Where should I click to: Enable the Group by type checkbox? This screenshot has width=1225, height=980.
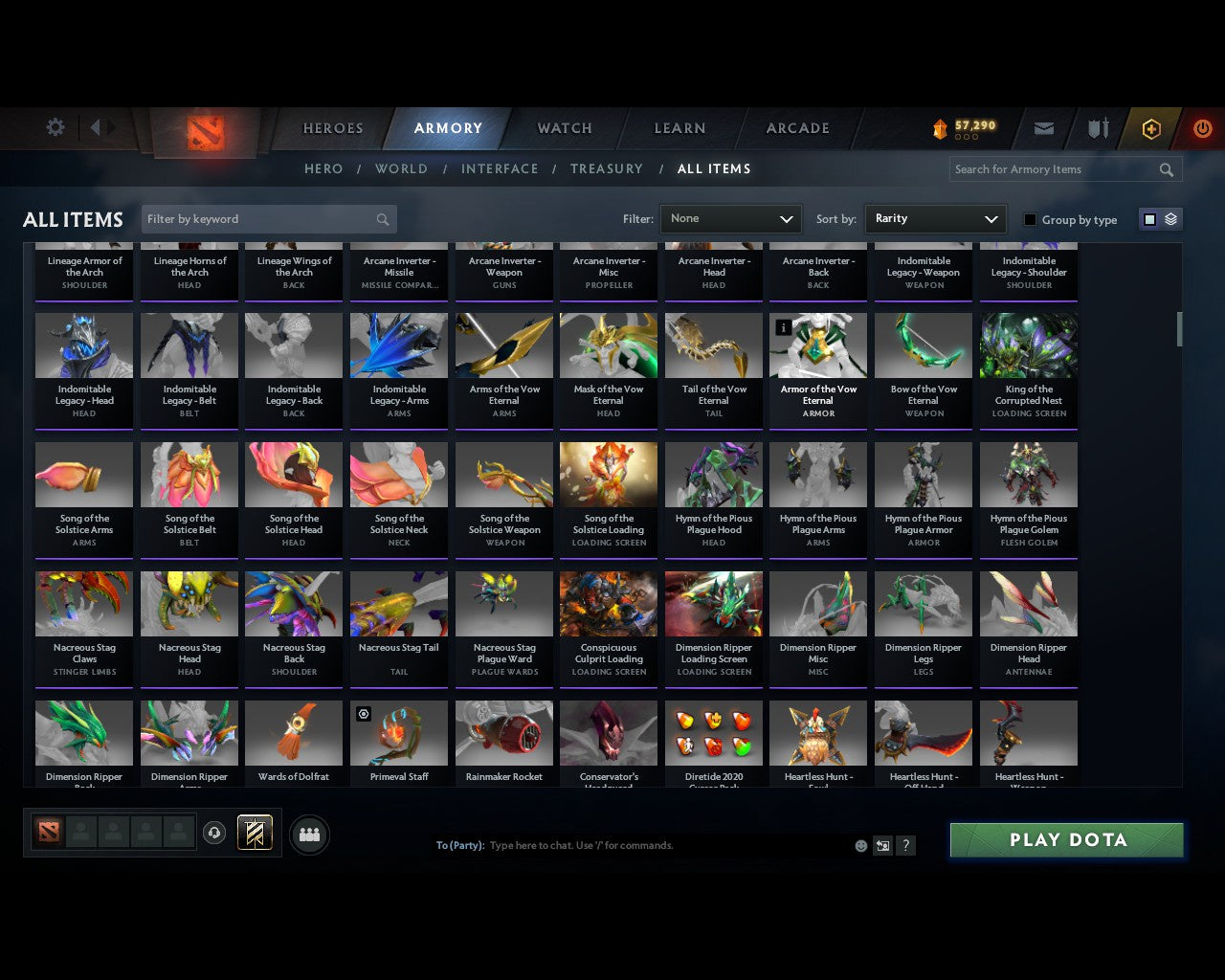[x=1030, y=219]
